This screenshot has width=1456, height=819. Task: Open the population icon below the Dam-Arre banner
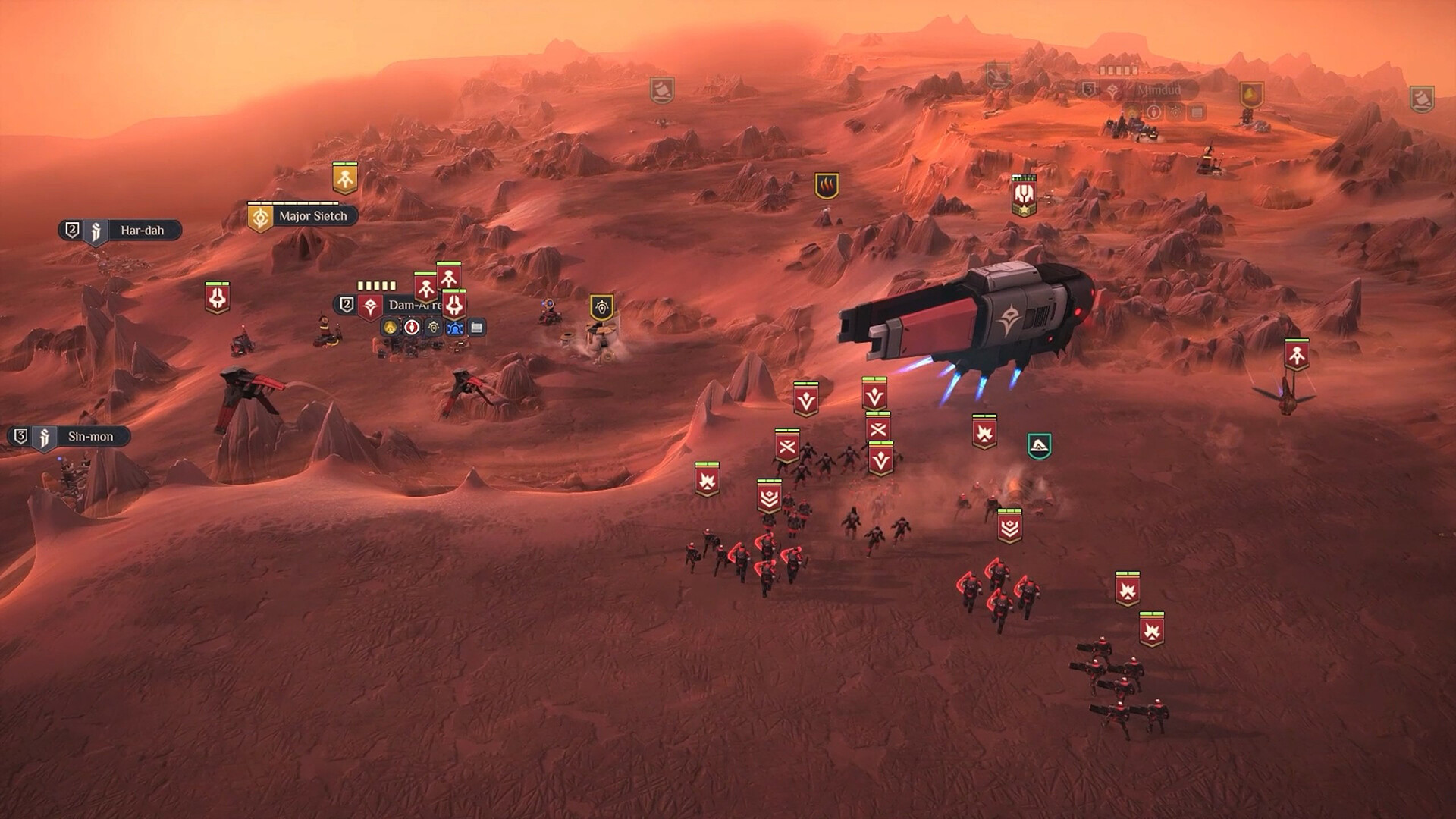click(412, 328)
